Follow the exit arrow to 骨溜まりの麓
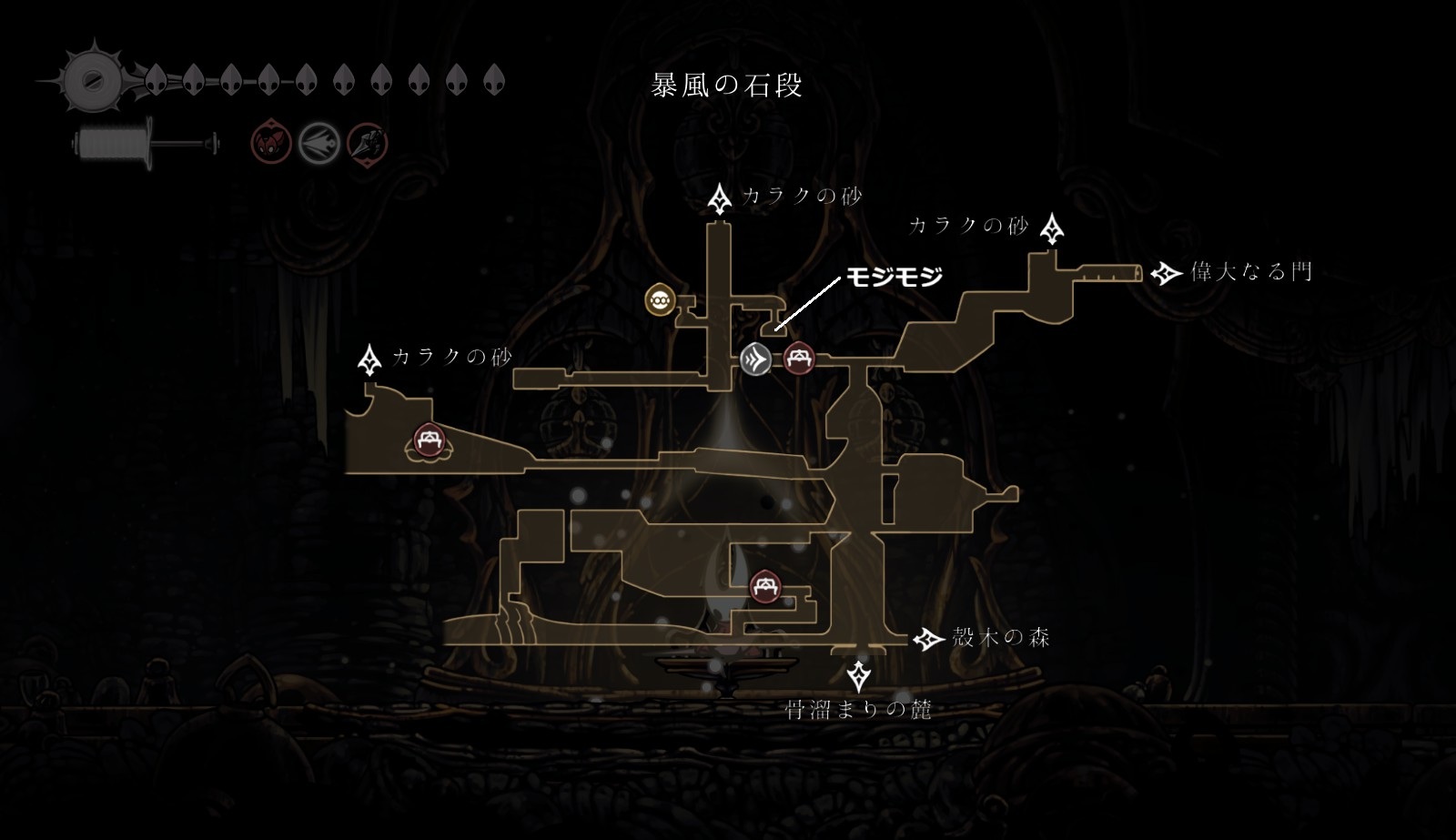 pos(858,676)
